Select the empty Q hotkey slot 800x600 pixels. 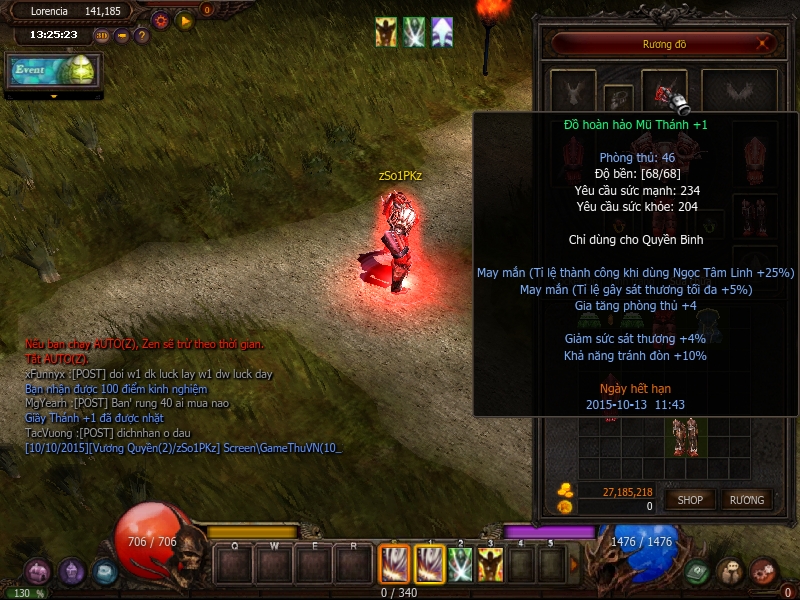click(x=234, y=565)
